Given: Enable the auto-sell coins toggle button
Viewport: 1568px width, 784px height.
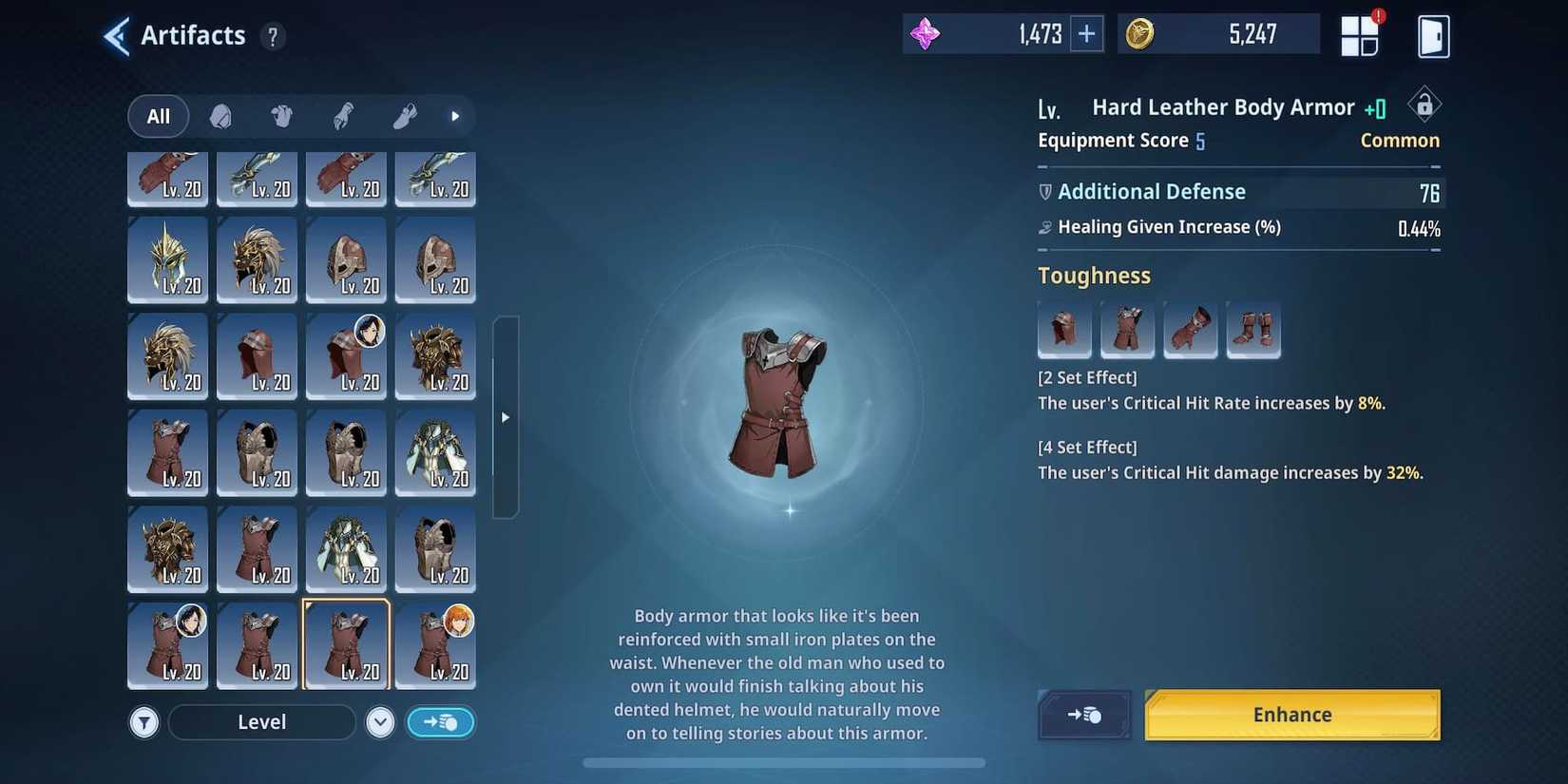Looking at the screenshot, I should (440, 722).
